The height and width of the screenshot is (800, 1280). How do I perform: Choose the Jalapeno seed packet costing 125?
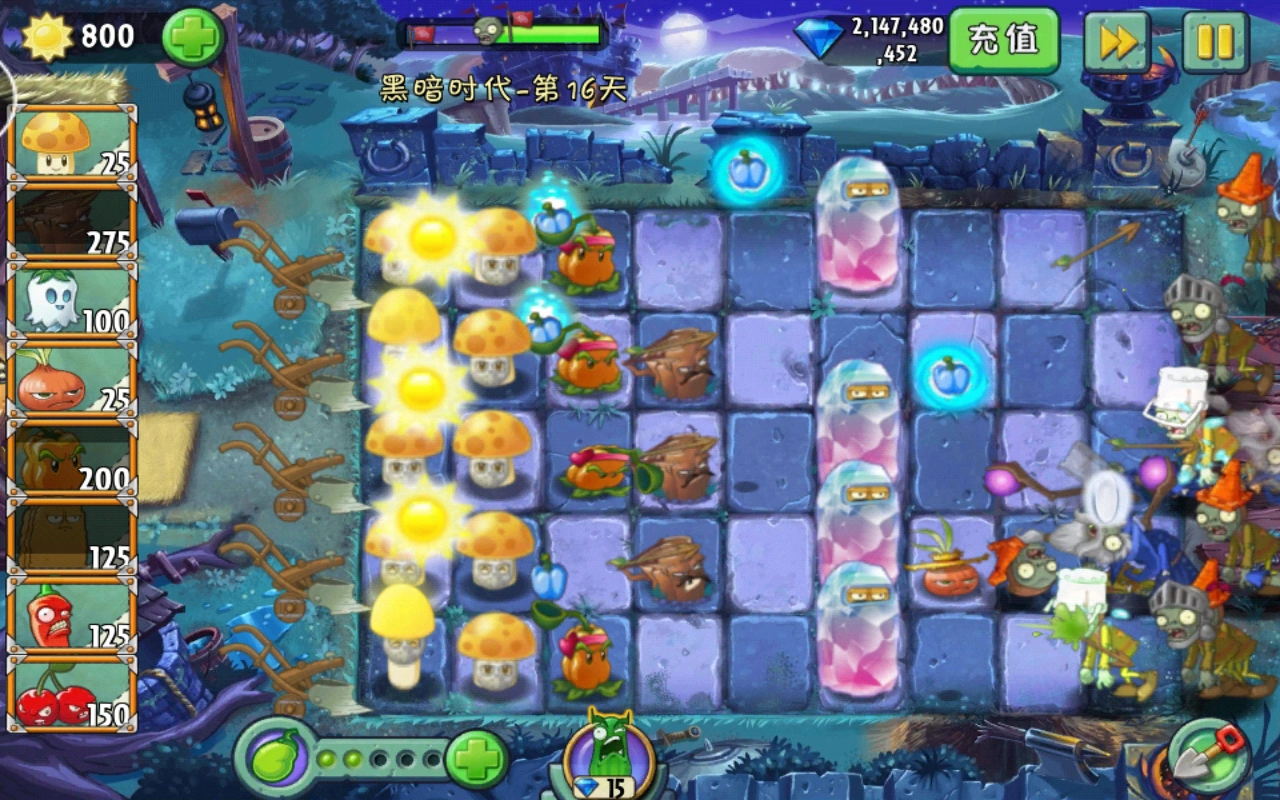click(70, 610)
